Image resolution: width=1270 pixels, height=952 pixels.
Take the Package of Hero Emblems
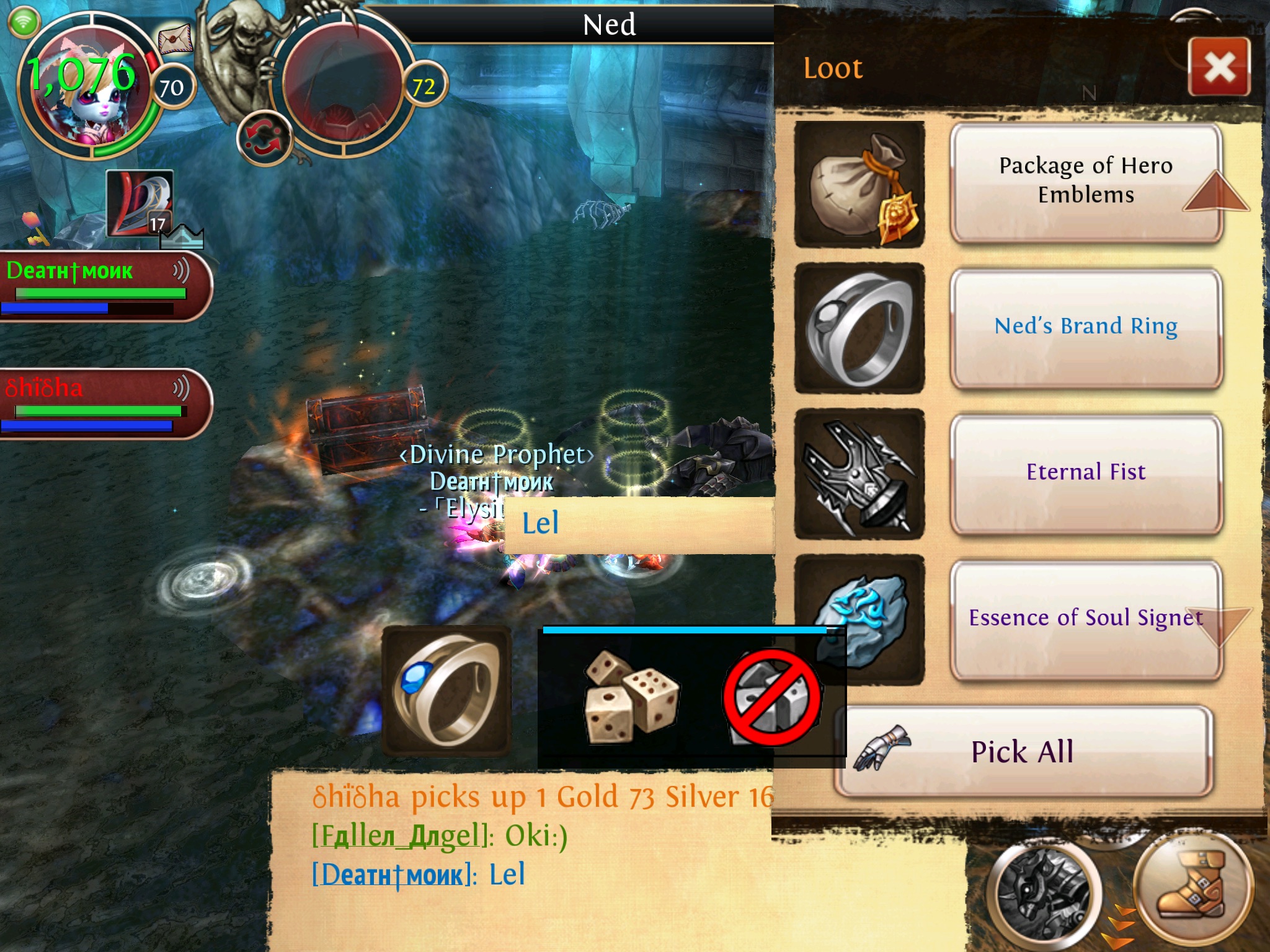pos(1085,181)
